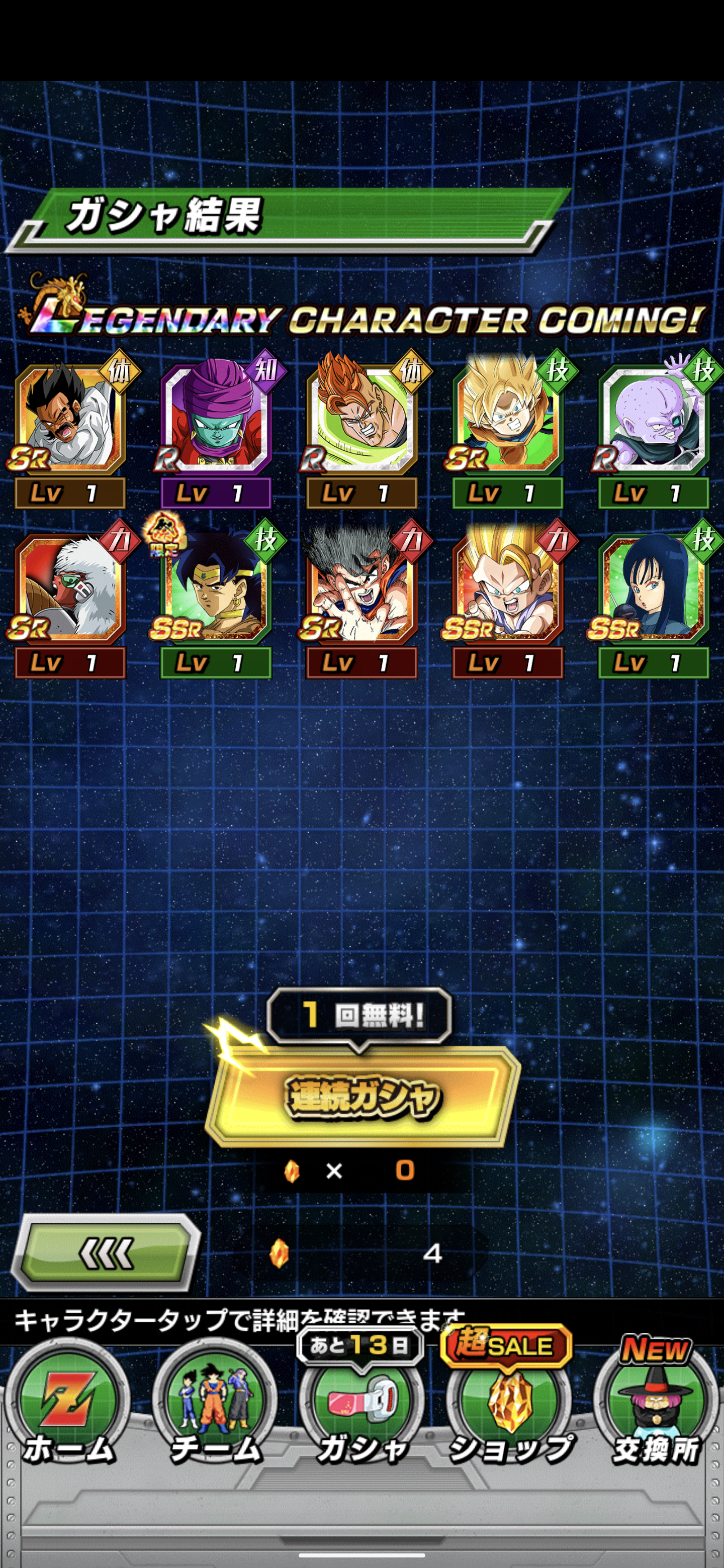Select the orange-haired R Android 16 card

[x=361, y=420]
